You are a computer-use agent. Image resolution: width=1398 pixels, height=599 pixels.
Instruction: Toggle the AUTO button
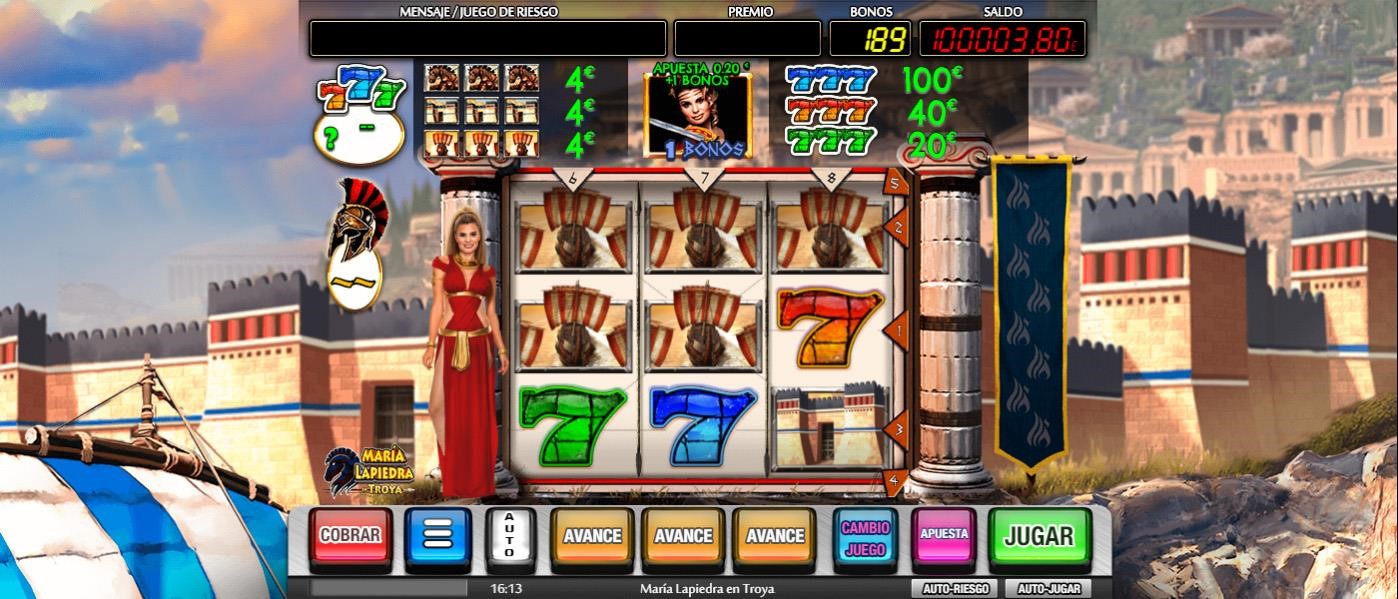(x=508, y=535)
